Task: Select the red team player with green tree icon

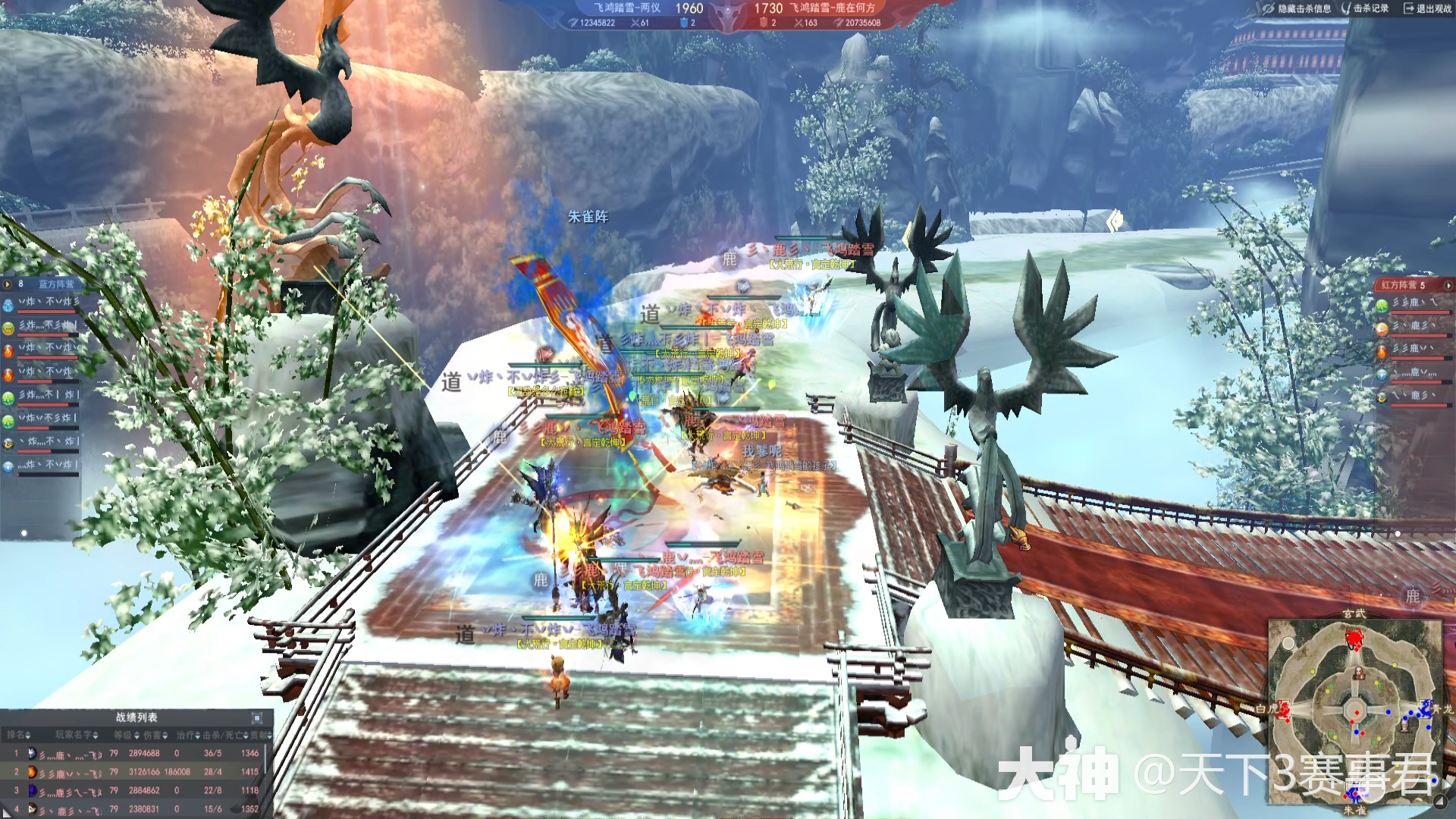Action: (x=1382, y=305)
